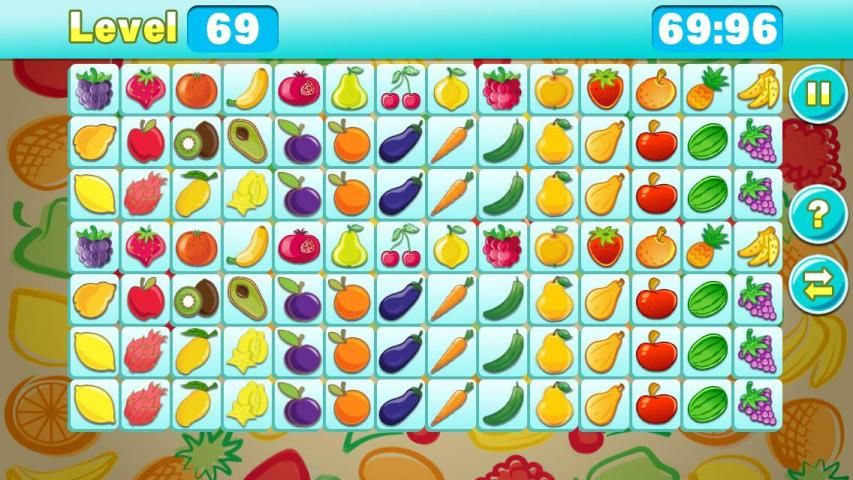The width and height of the screenshot is (853, 480).
Task: Use the question mark hint button
Action: pos(817,214)
